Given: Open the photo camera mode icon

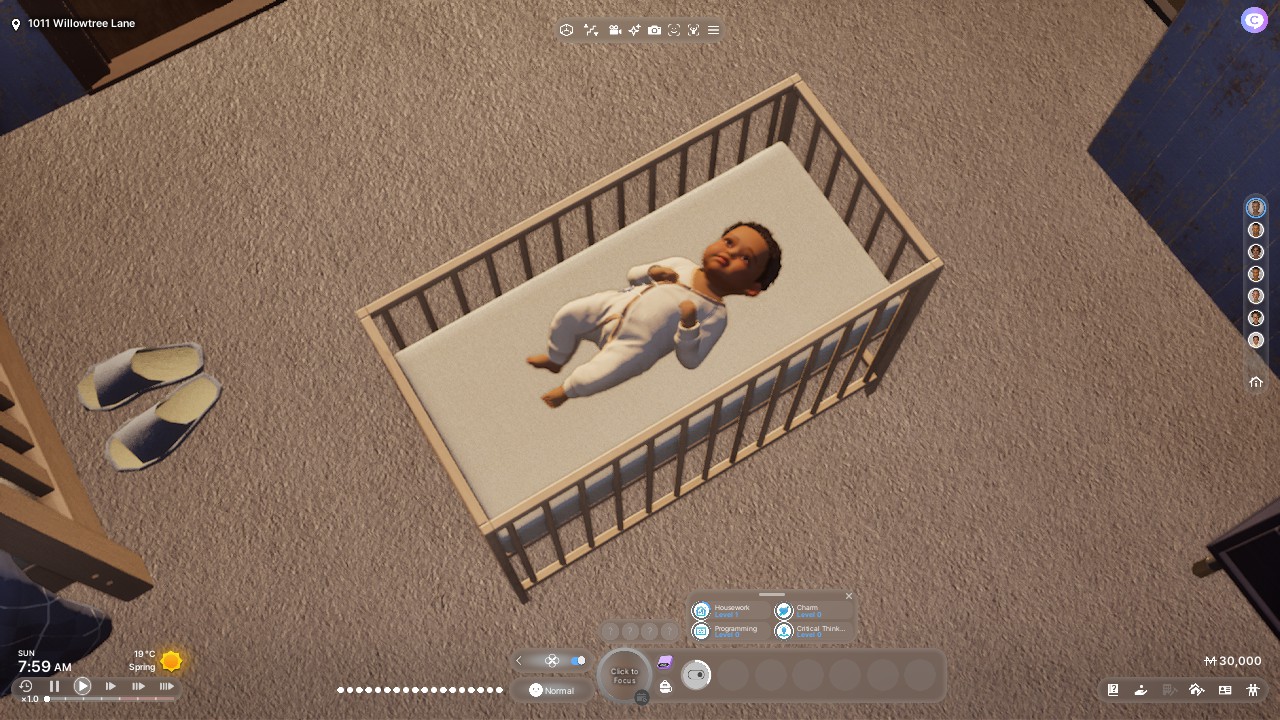Looking at the screenshot, I should click(654, 30).
